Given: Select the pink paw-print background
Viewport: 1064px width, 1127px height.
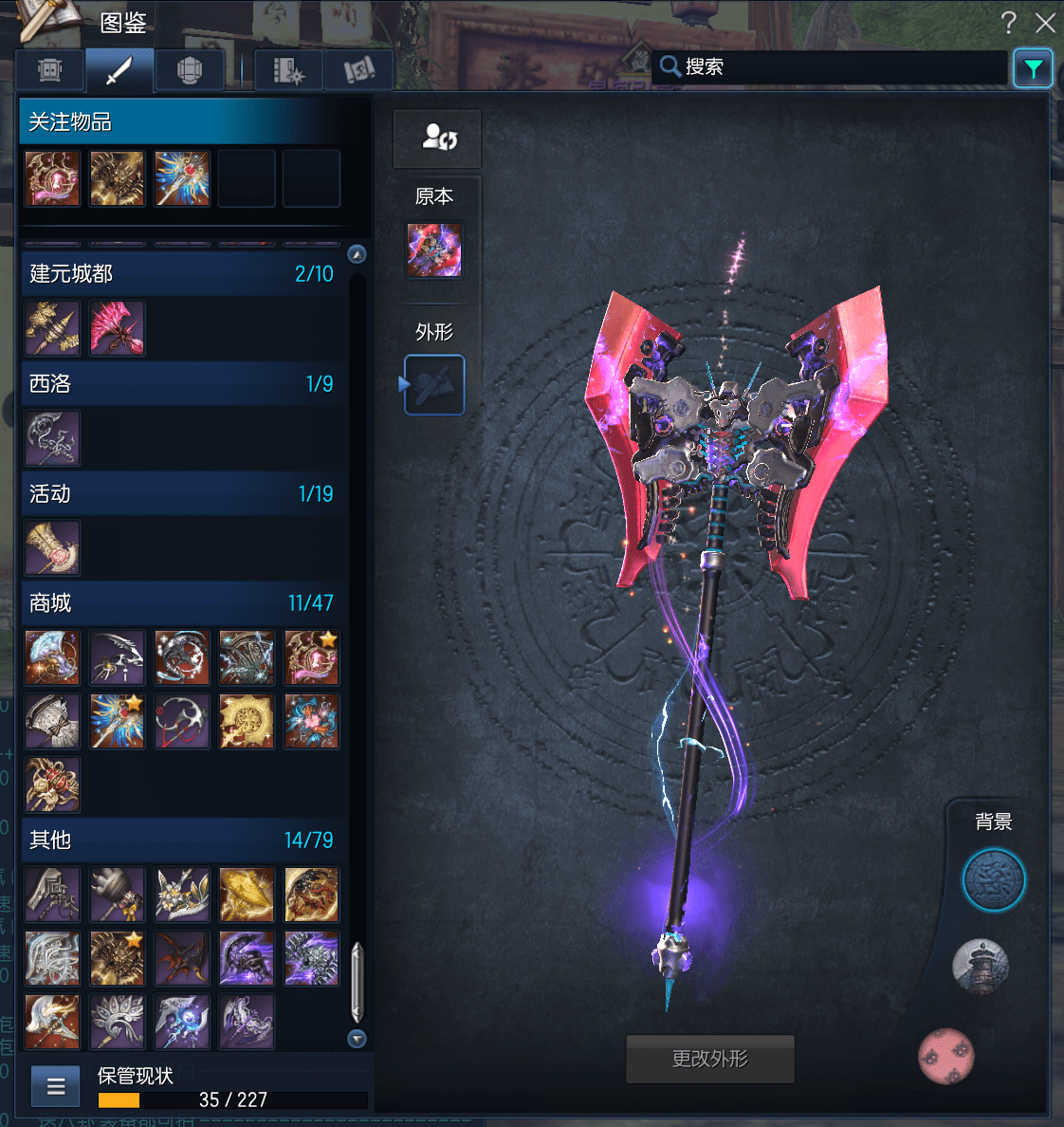Looking at the screenshot, I should coord(946,1055).
